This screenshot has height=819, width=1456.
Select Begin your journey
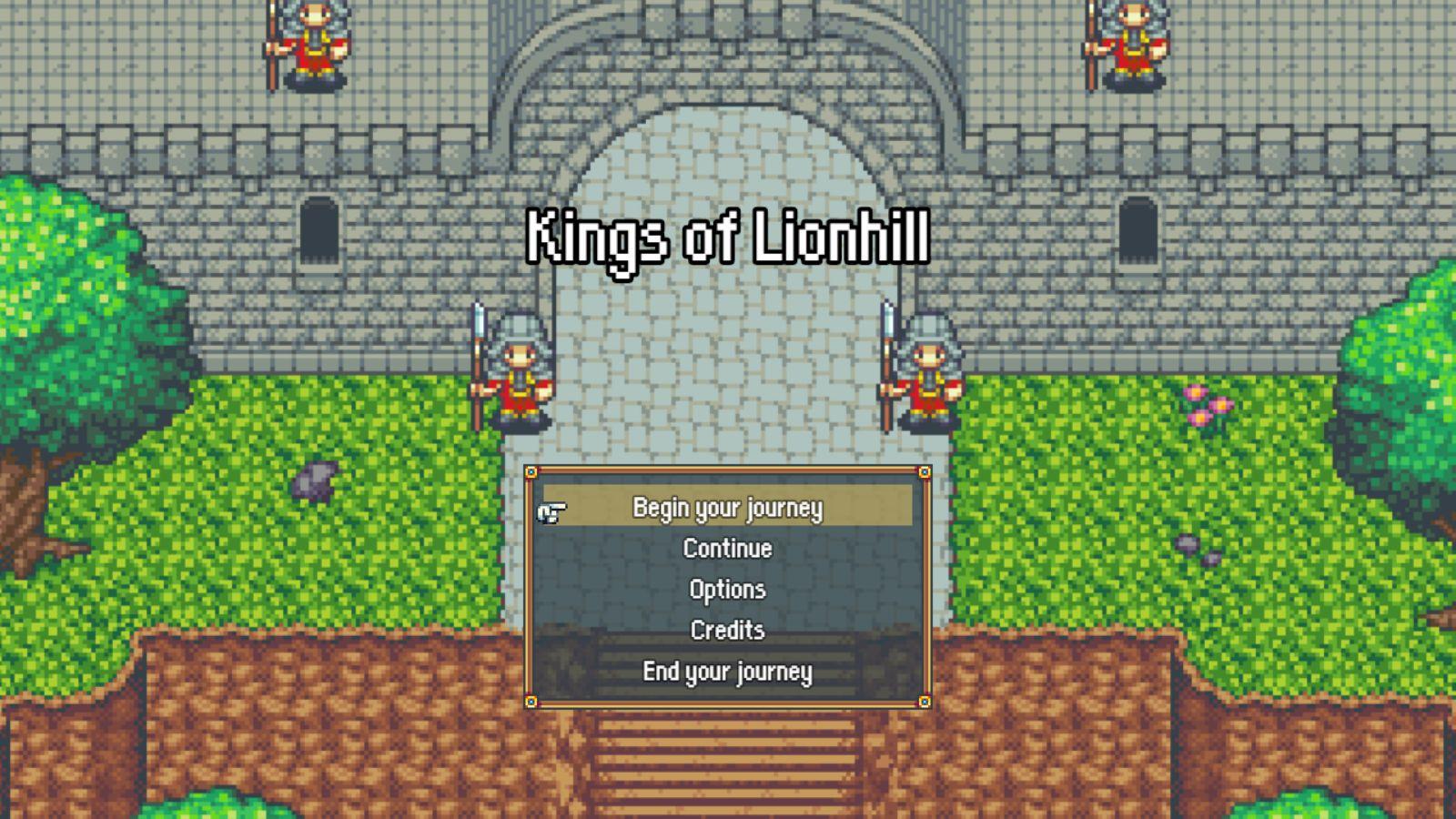tap(728, 509)
